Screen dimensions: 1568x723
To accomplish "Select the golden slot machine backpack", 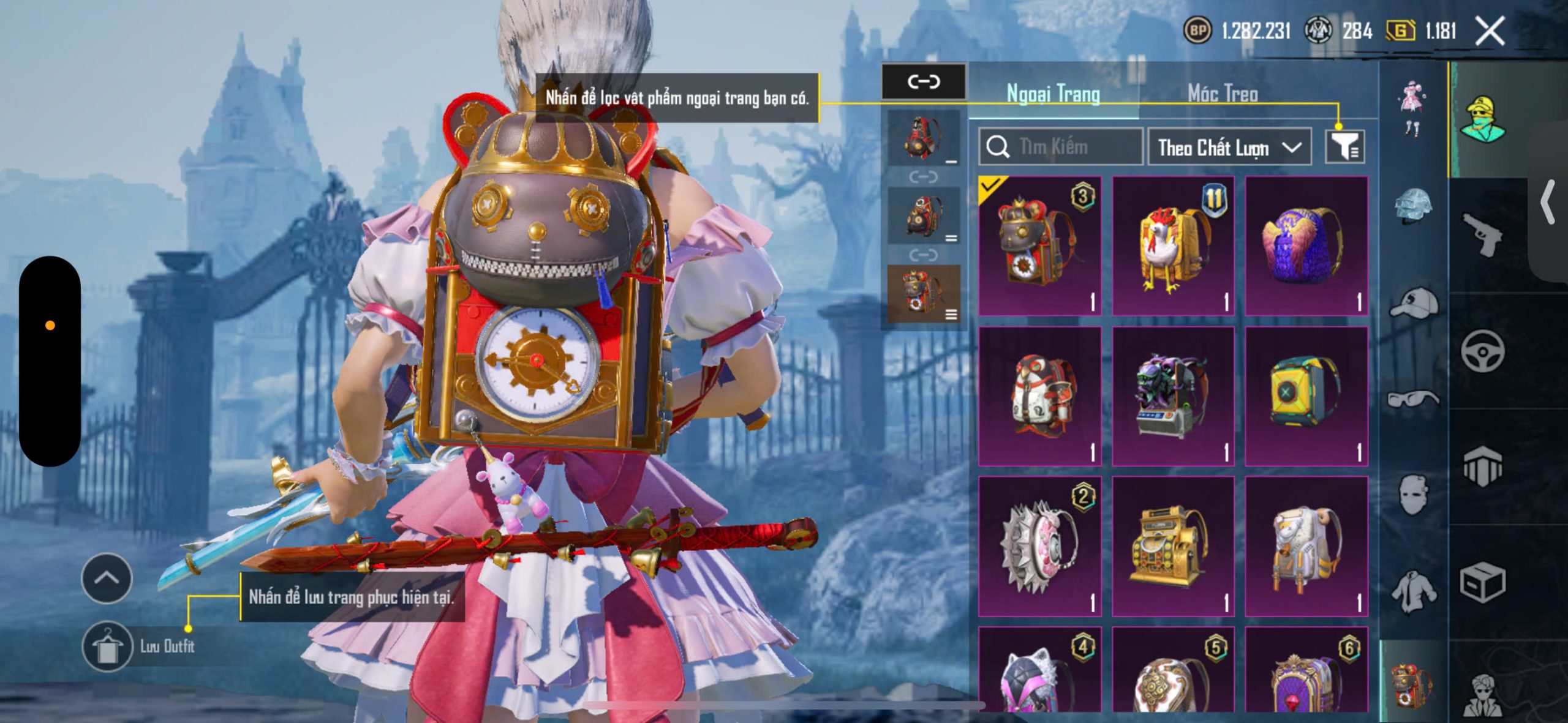I will (x=1172, y=546).
